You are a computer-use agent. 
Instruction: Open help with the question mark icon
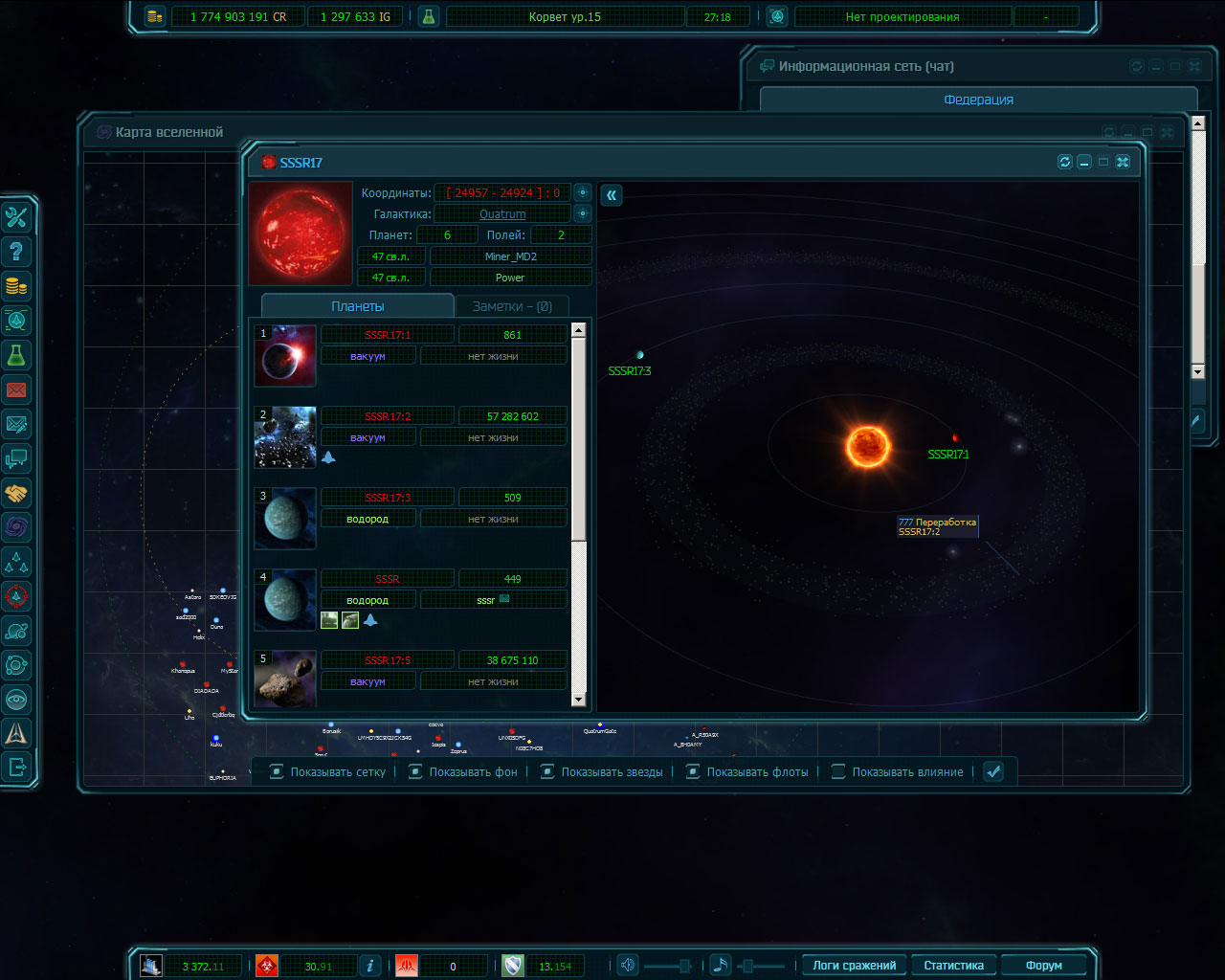coord(16,252)
